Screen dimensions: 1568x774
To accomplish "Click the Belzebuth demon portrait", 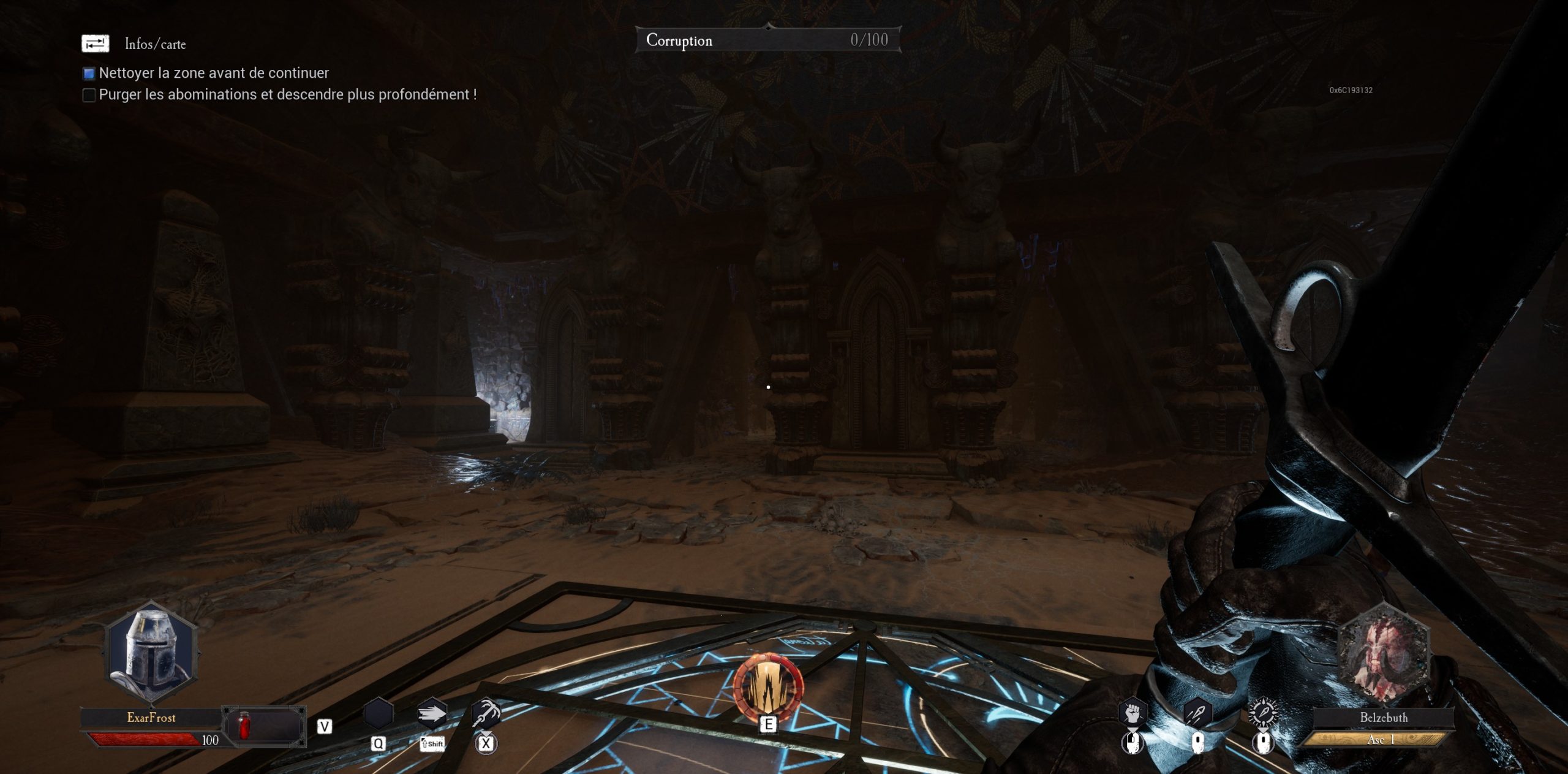I will click(x=1384, y=654).
